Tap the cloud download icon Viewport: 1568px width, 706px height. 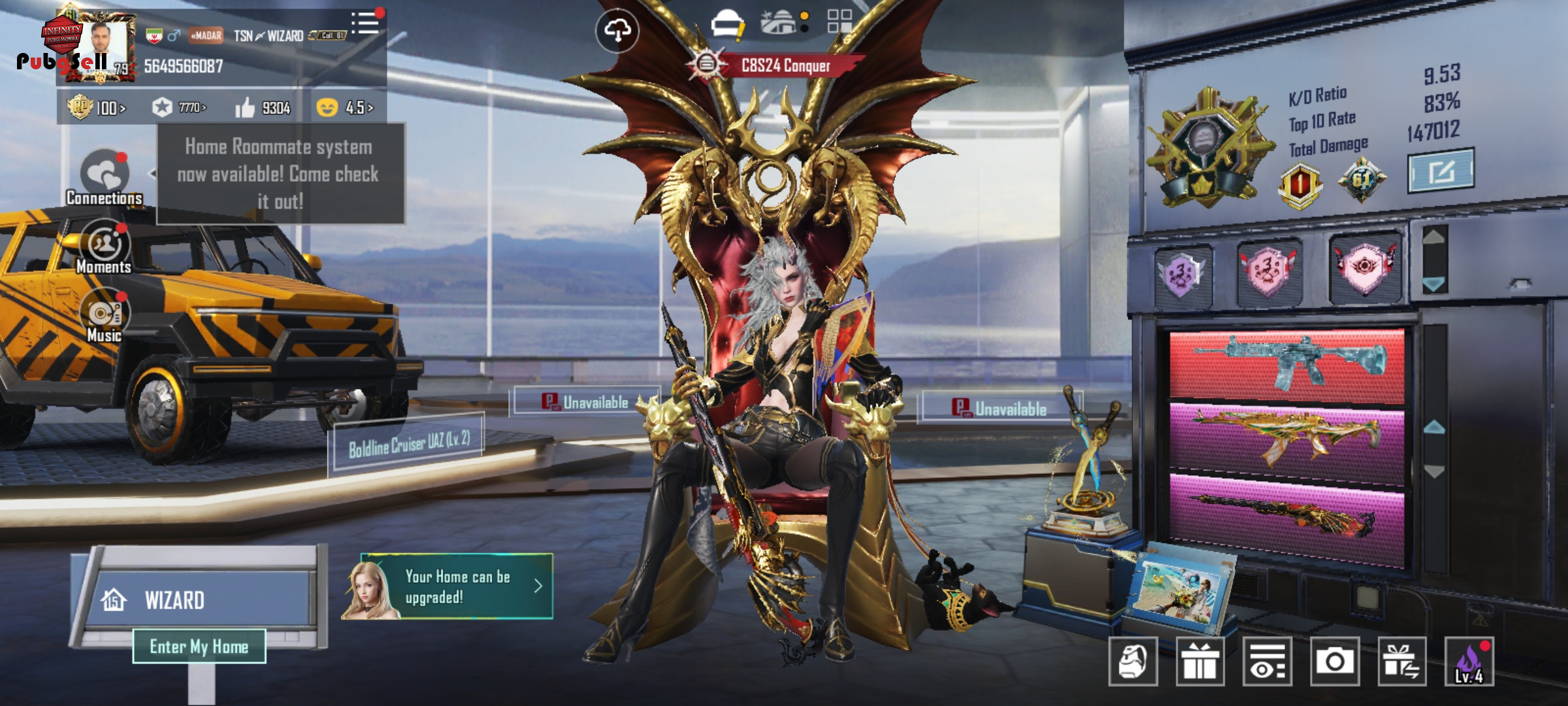point(617,30)
